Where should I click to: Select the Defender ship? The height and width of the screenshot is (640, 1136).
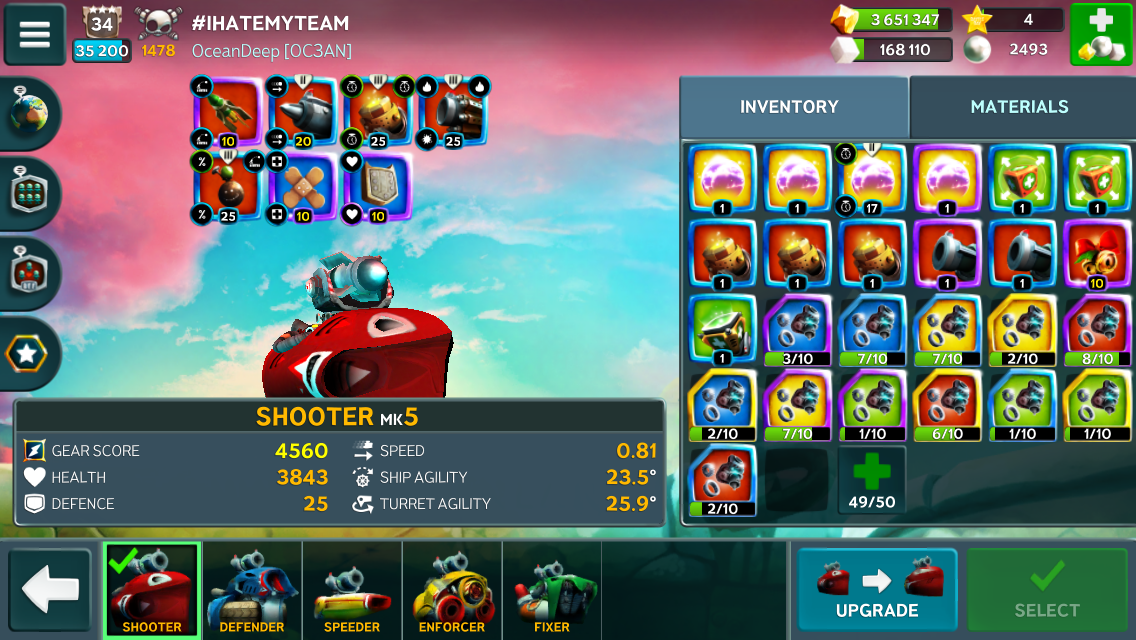coord(252,590)
